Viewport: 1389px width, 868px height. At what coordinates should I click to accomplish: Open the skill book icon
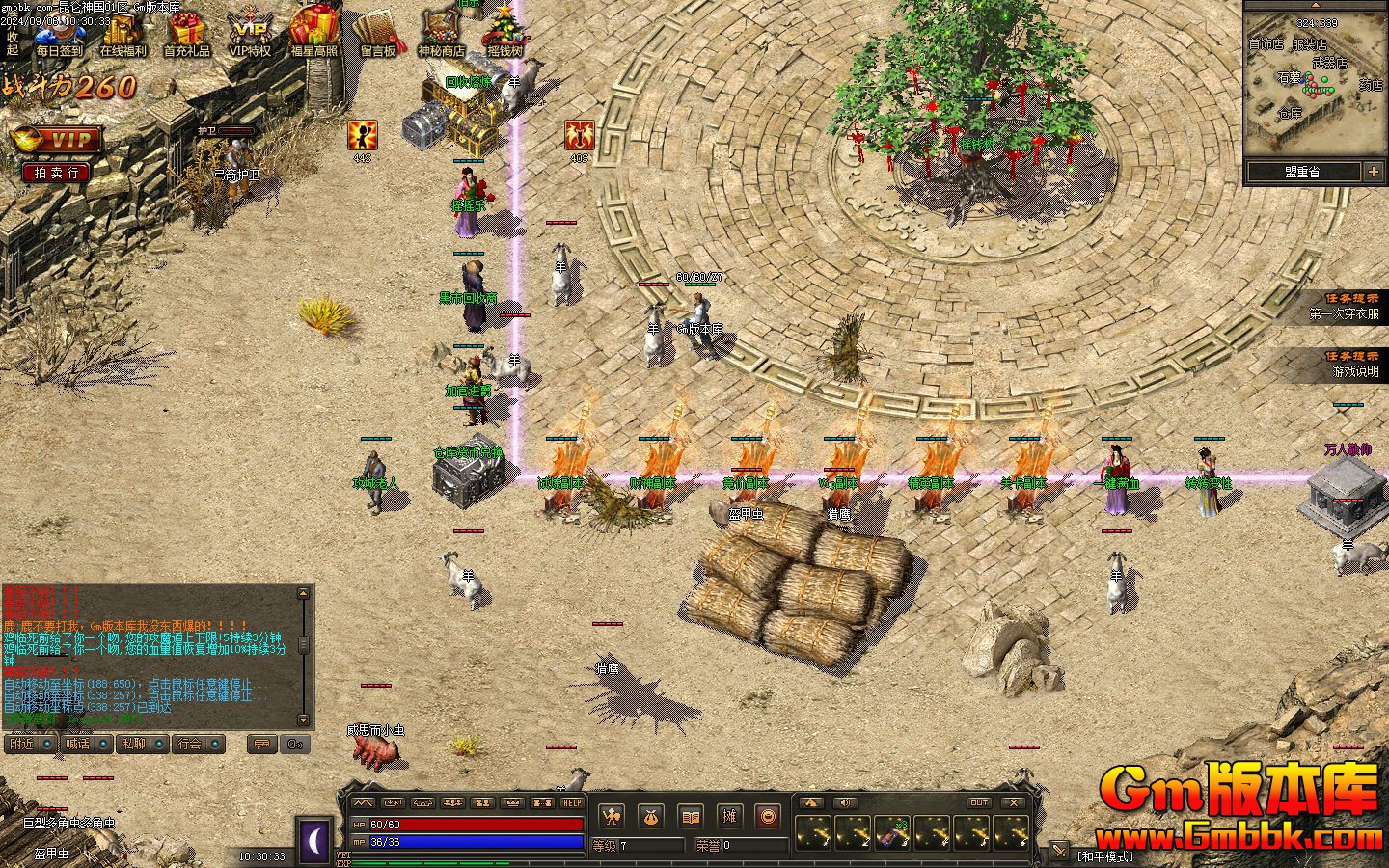tap(690, 817)
